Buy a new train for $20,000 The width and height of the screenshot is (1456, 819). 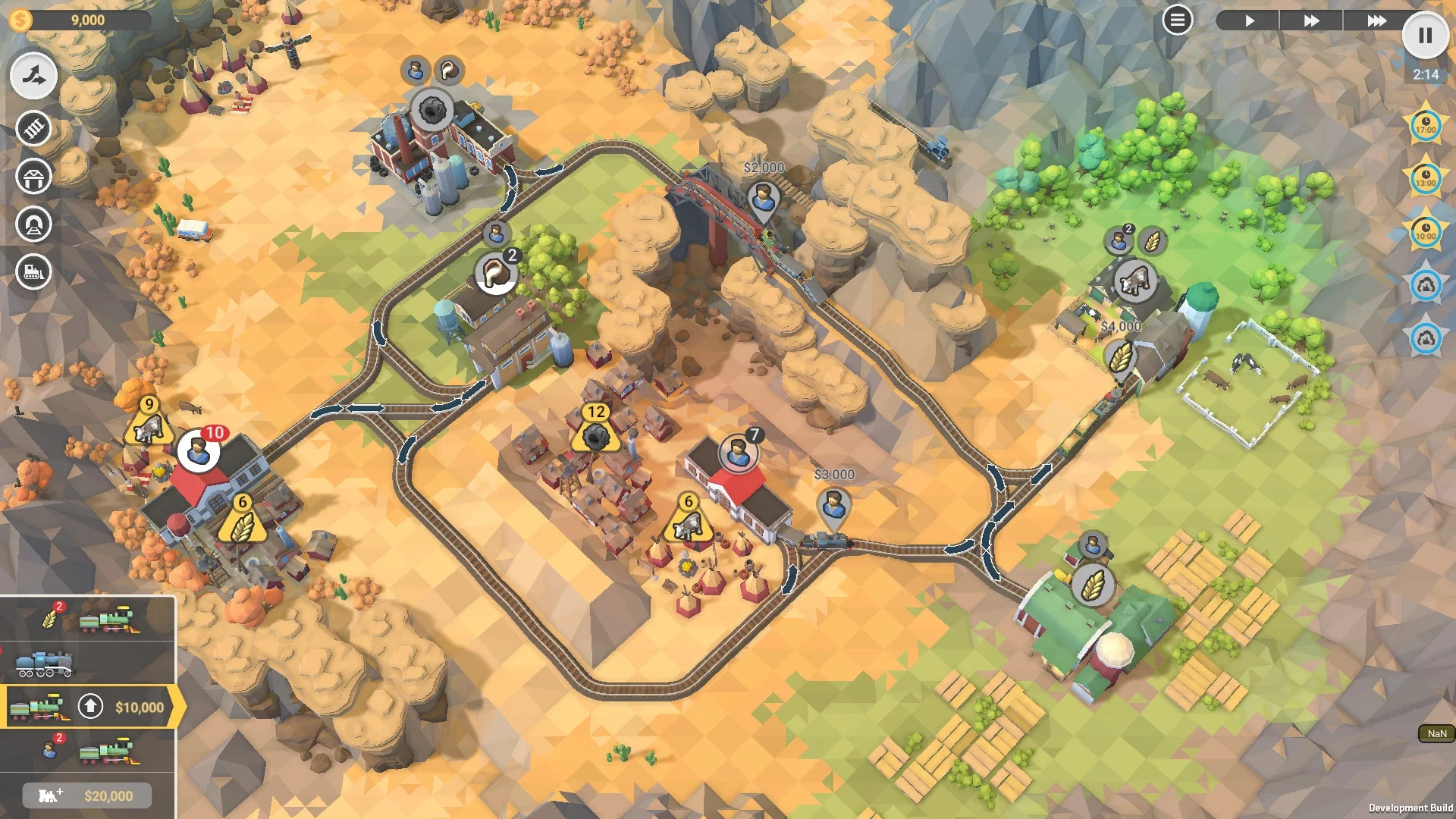87,795
